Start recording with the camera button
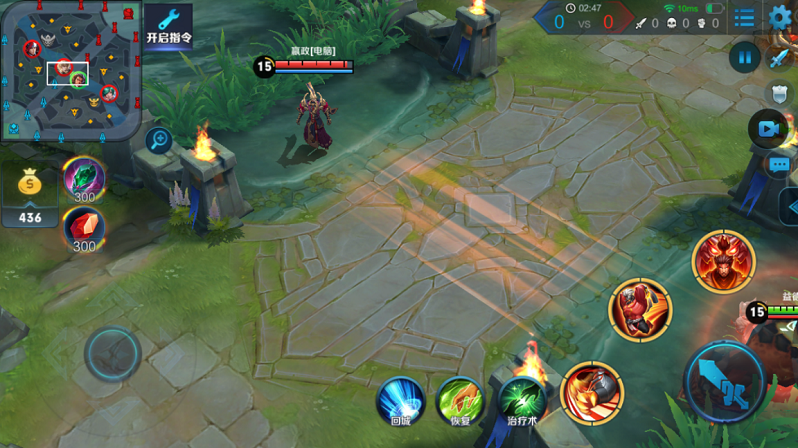798x448 pixels. click(767, 129)
